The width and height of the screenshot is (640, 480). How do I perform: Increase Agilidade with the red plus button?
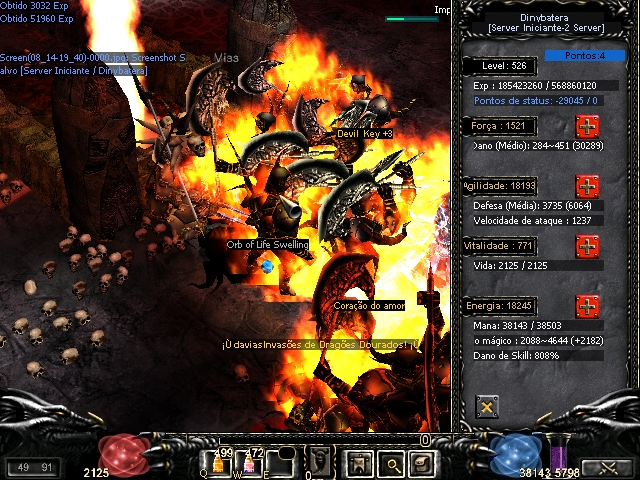587,186
